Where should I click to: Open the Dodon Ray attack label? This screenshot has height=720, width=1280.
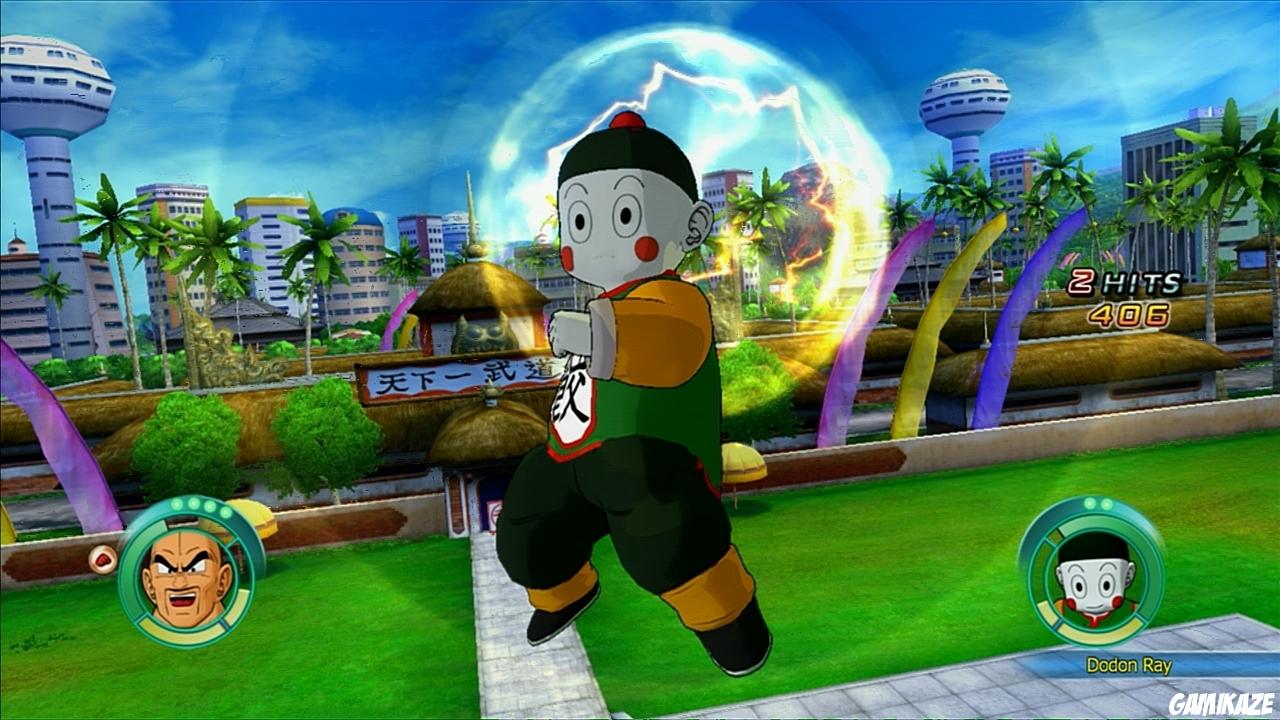(x=1128, y=662)
